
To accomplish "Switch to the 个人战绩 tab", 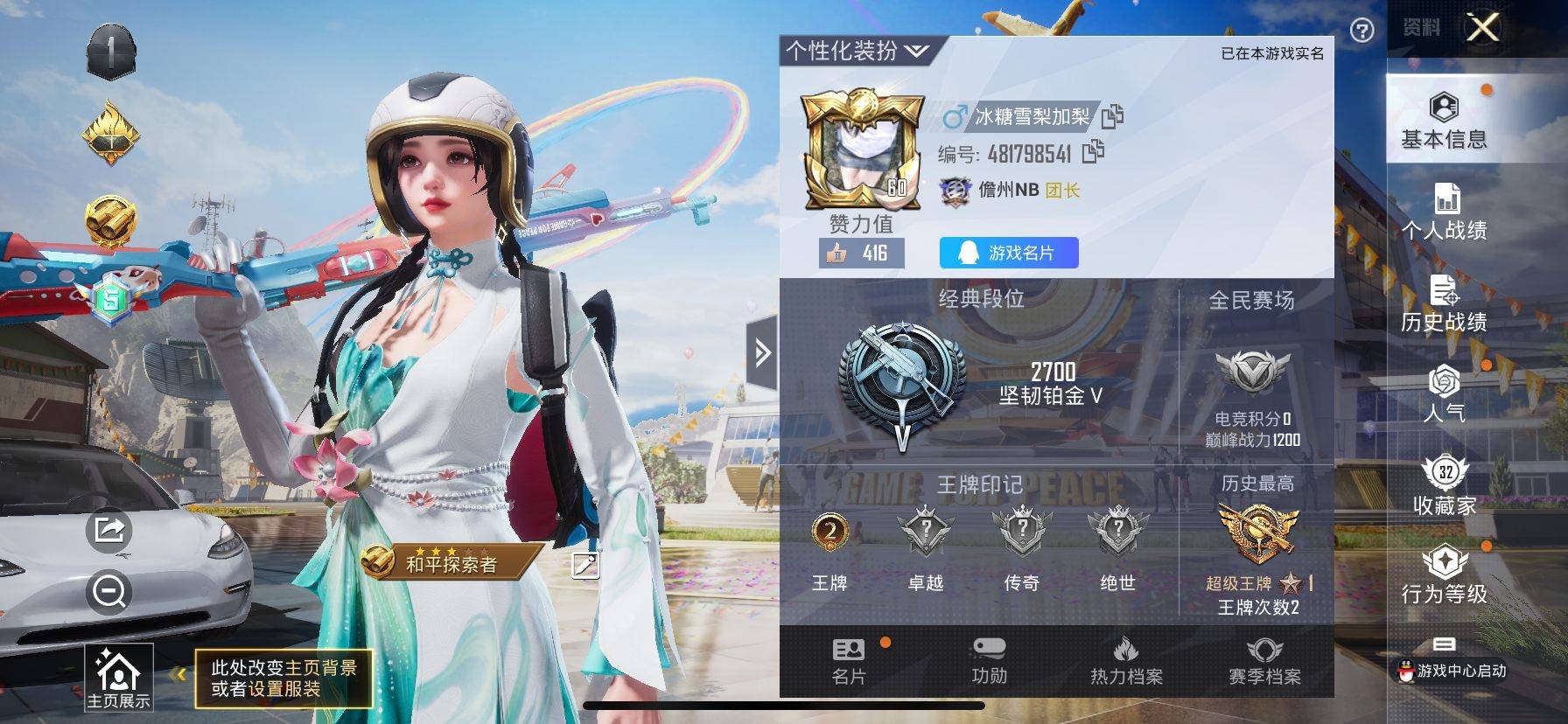I will pyautogui.click(x=1444, y=212).
